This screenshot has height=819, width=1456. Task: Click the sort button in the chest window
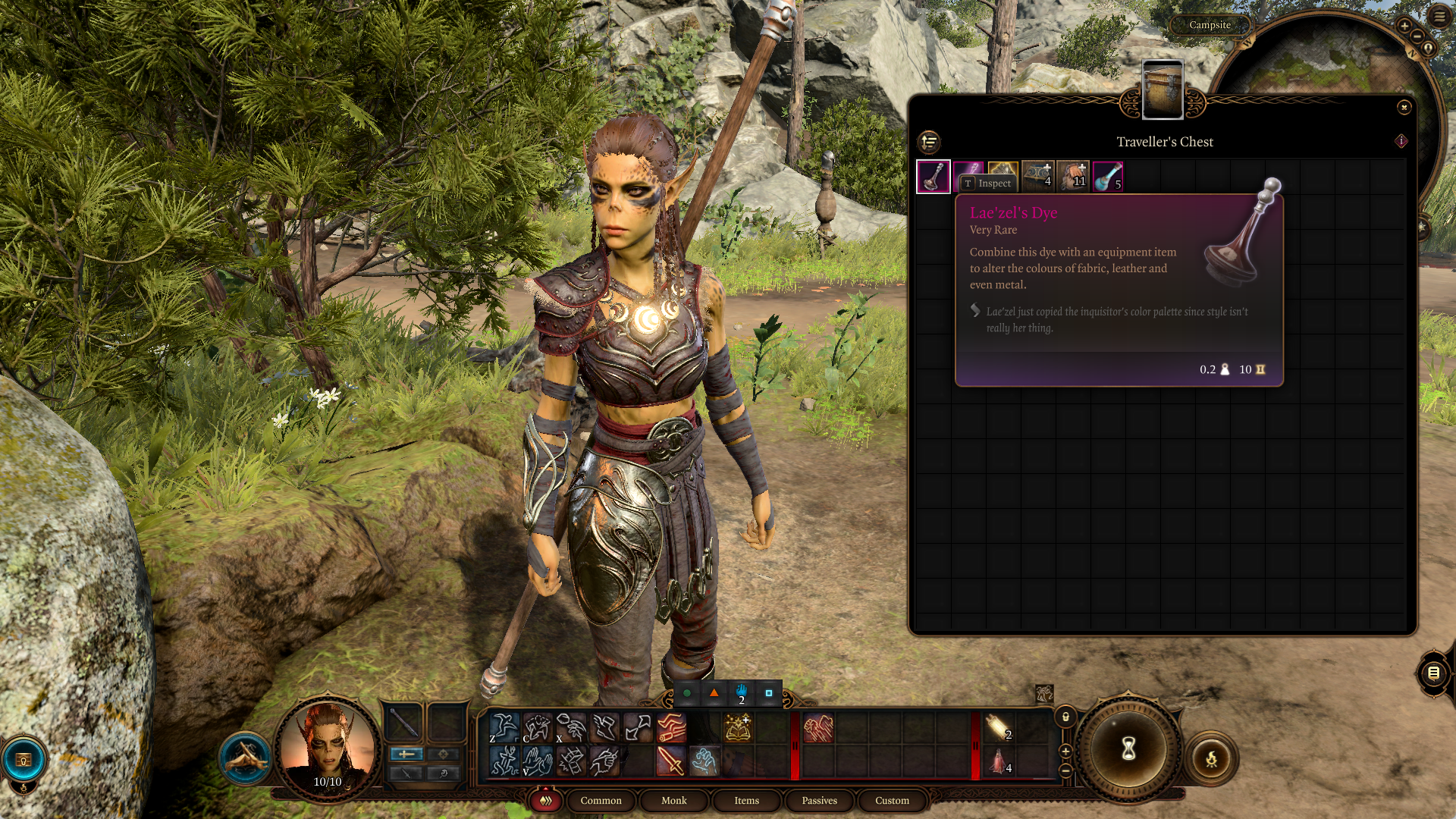[x=929, y=142]
